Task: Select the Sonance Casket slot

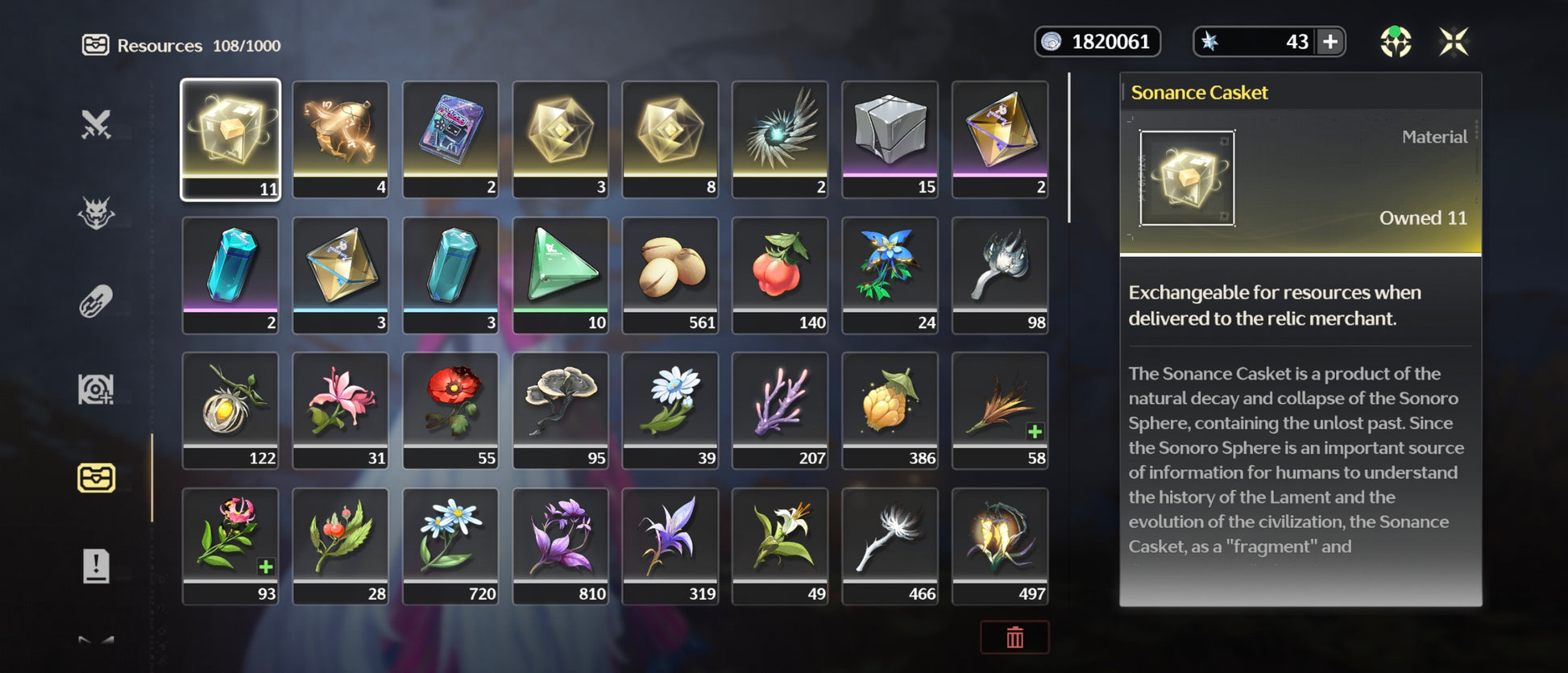Action: click(230, 139)
